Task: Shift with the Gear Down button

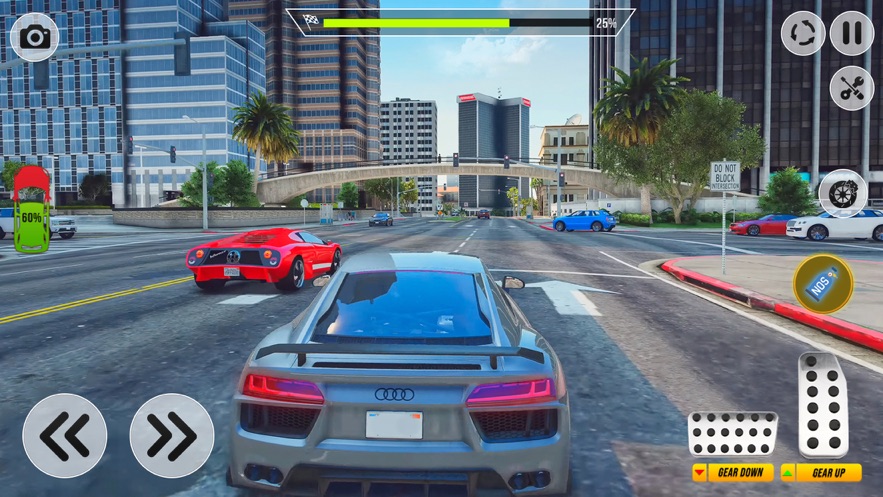Action: click(x=733, y=473)
